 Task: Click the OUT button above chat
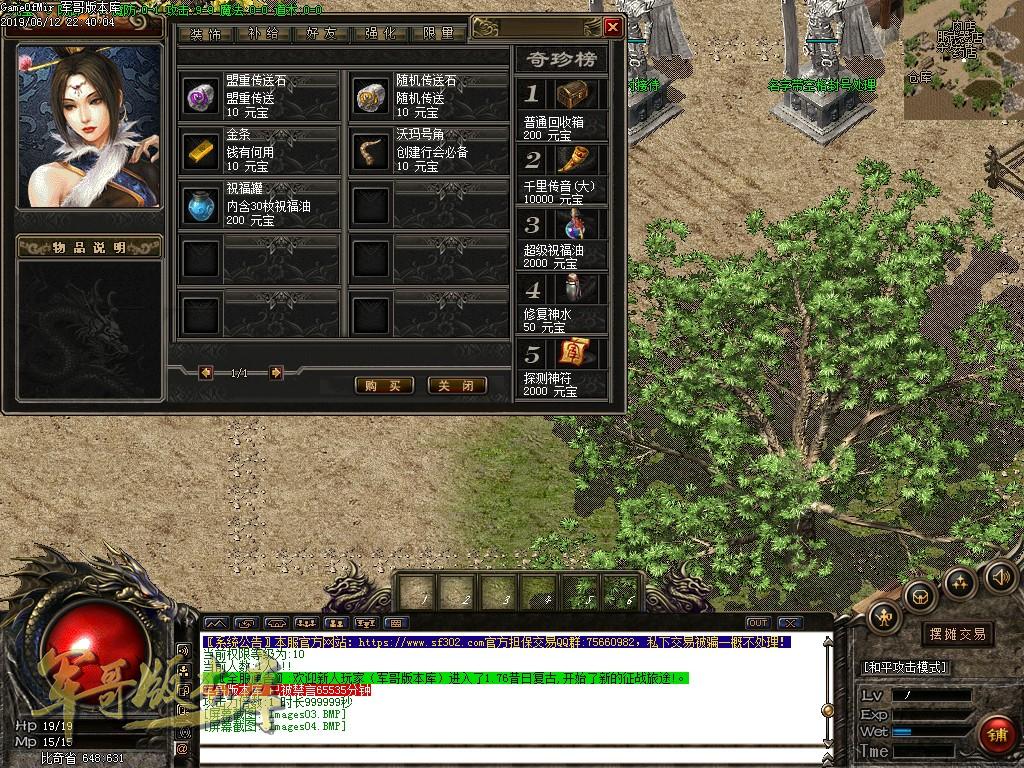(x=758, y=623)
